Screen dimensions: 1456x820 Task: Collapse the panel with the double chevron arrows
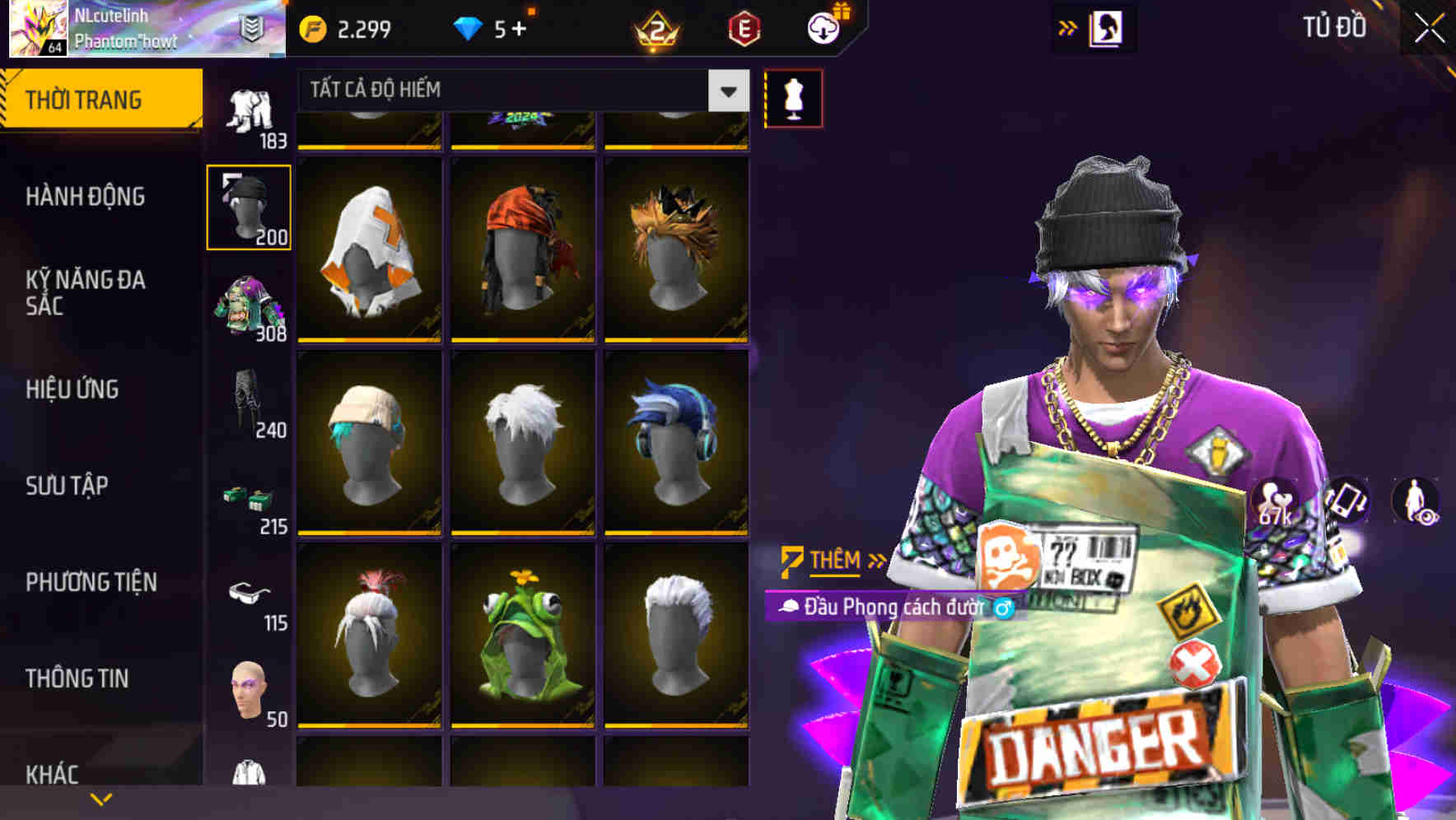[x=1068, y=26]
